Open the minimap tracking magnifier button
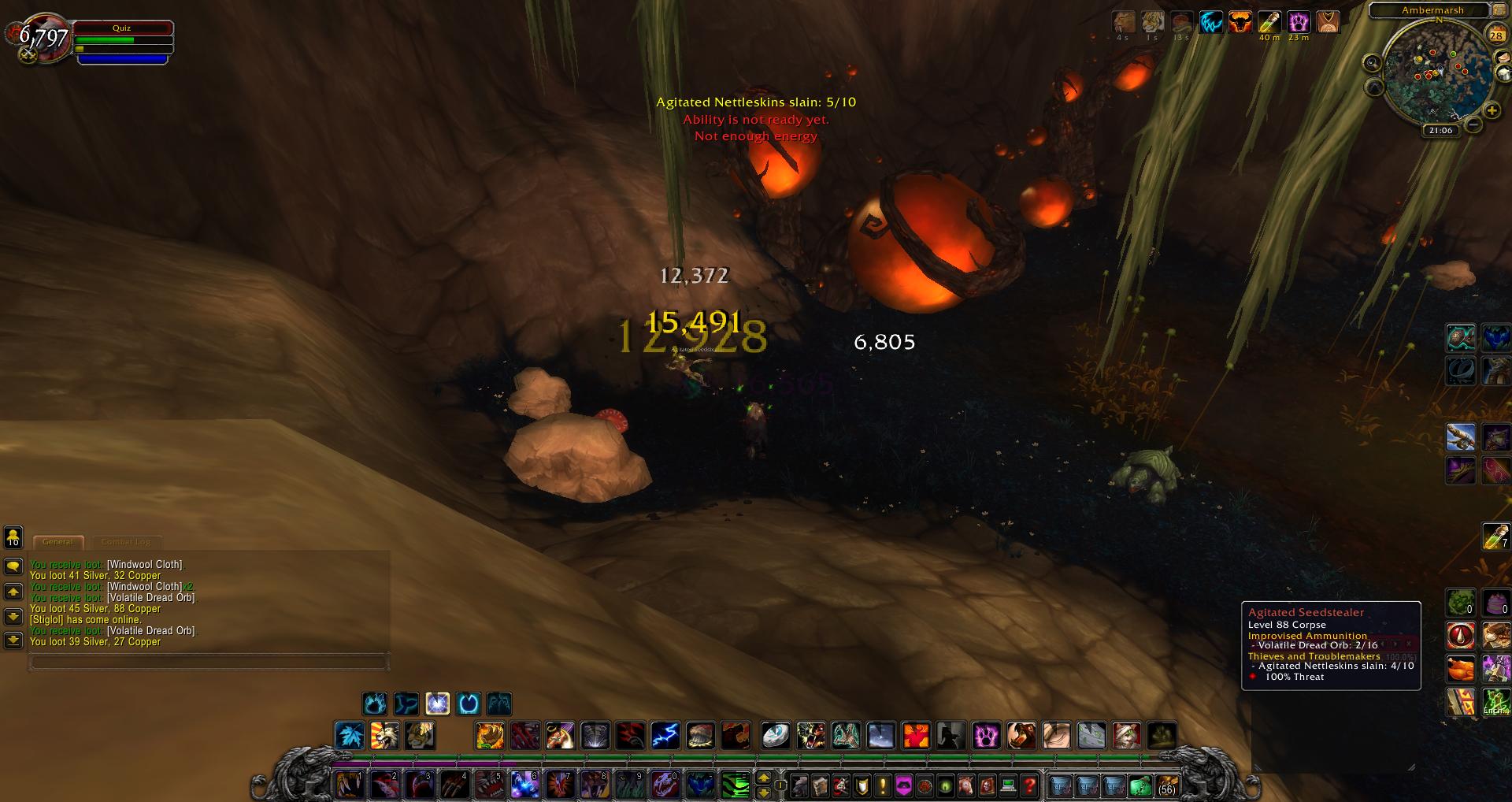This screenshot has width=1512, height=802. [1373, 63]
